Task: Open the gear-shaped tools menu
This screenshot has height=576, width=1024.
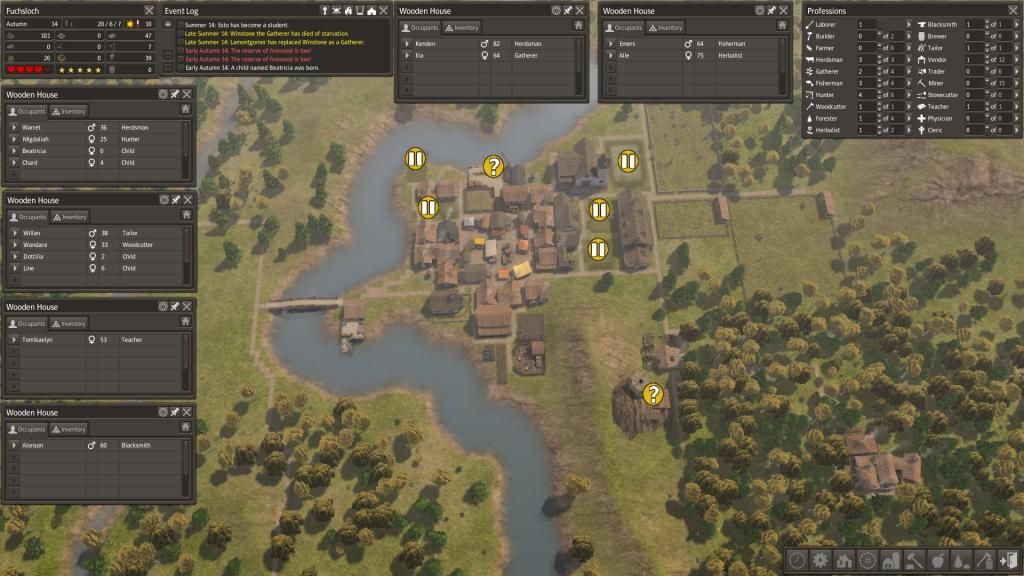Action: click(820, 560)
